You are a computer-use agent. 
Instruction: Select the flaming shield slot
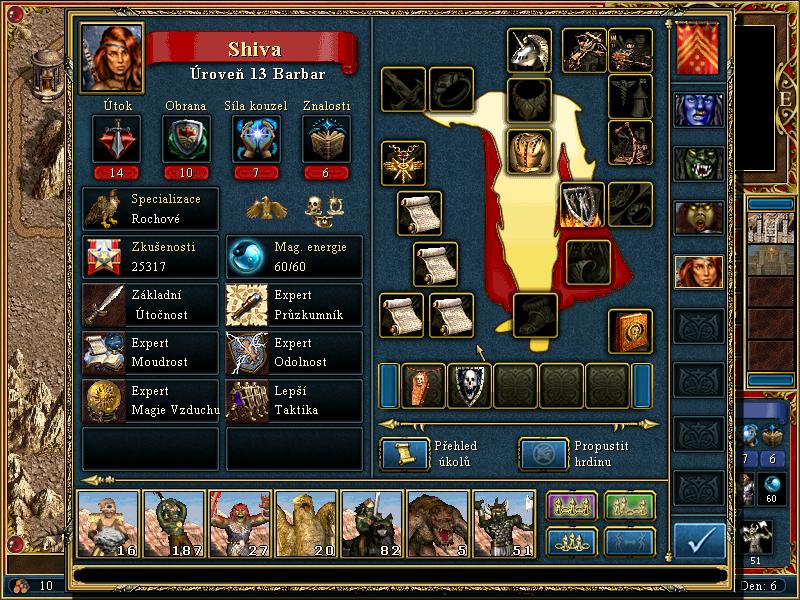(x=581, y=204)
